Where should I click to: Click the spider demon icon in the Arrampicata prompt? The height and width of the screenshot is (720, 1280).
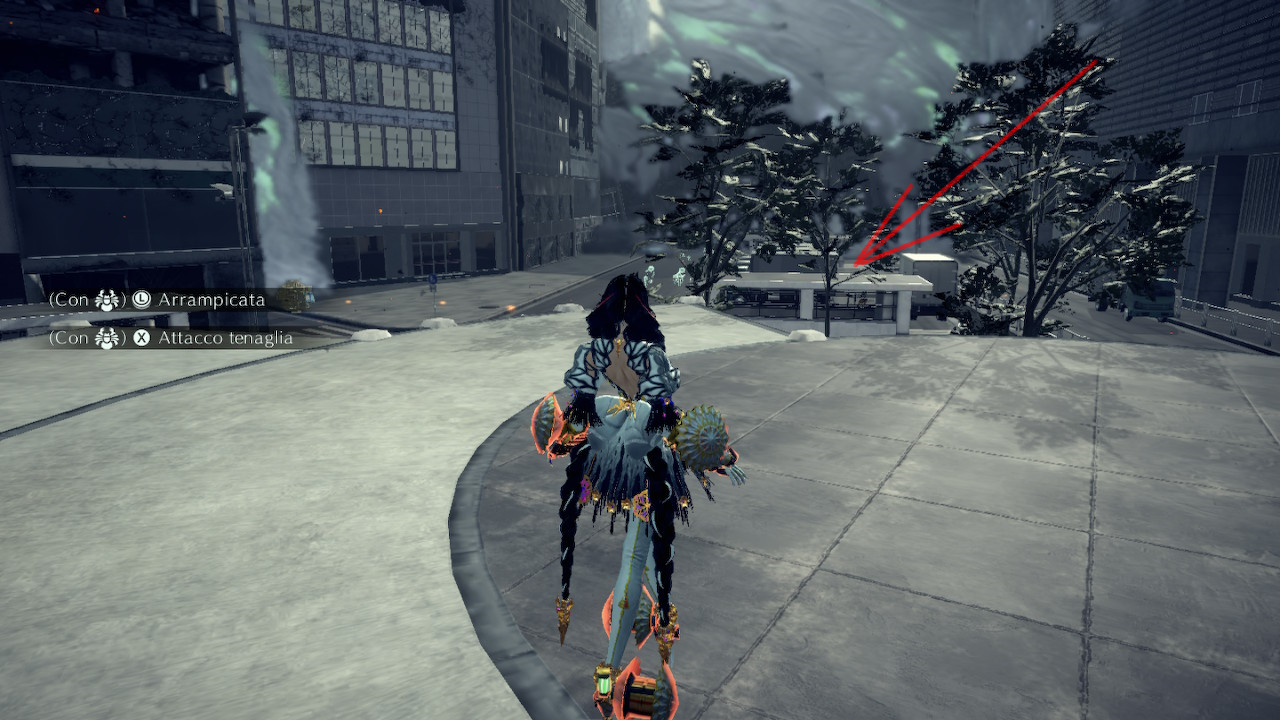pos(105,299)
